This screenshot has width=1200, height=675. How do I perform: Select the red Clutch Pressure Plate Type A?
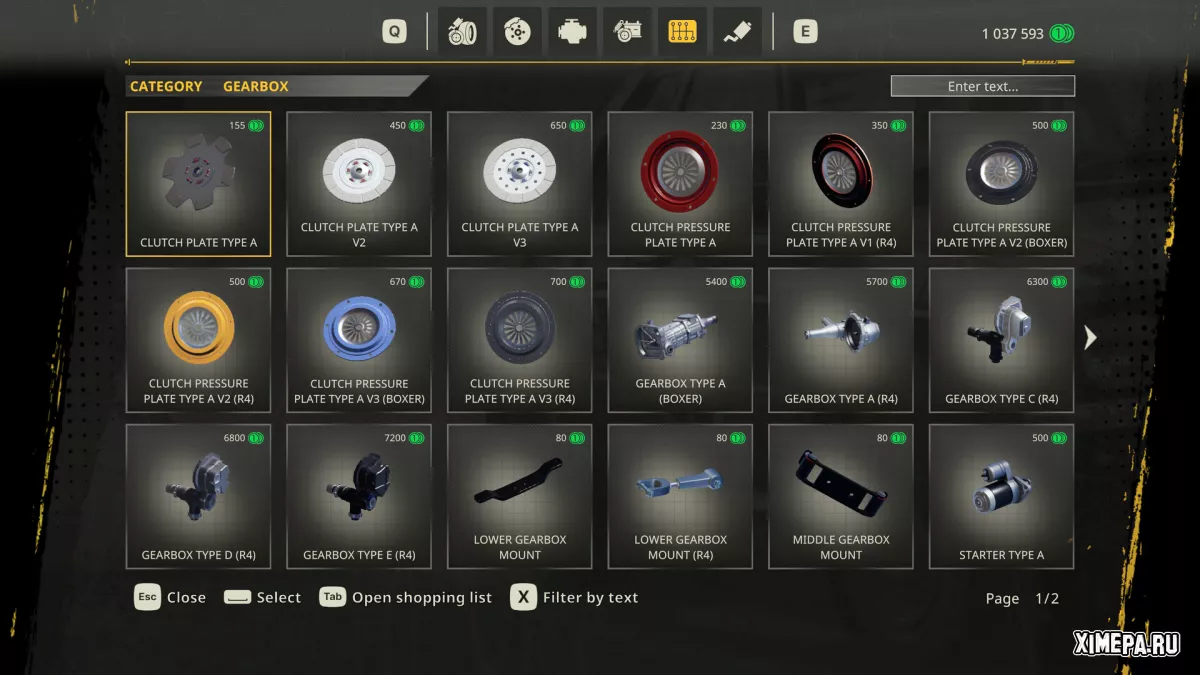[x=680, y=184]
